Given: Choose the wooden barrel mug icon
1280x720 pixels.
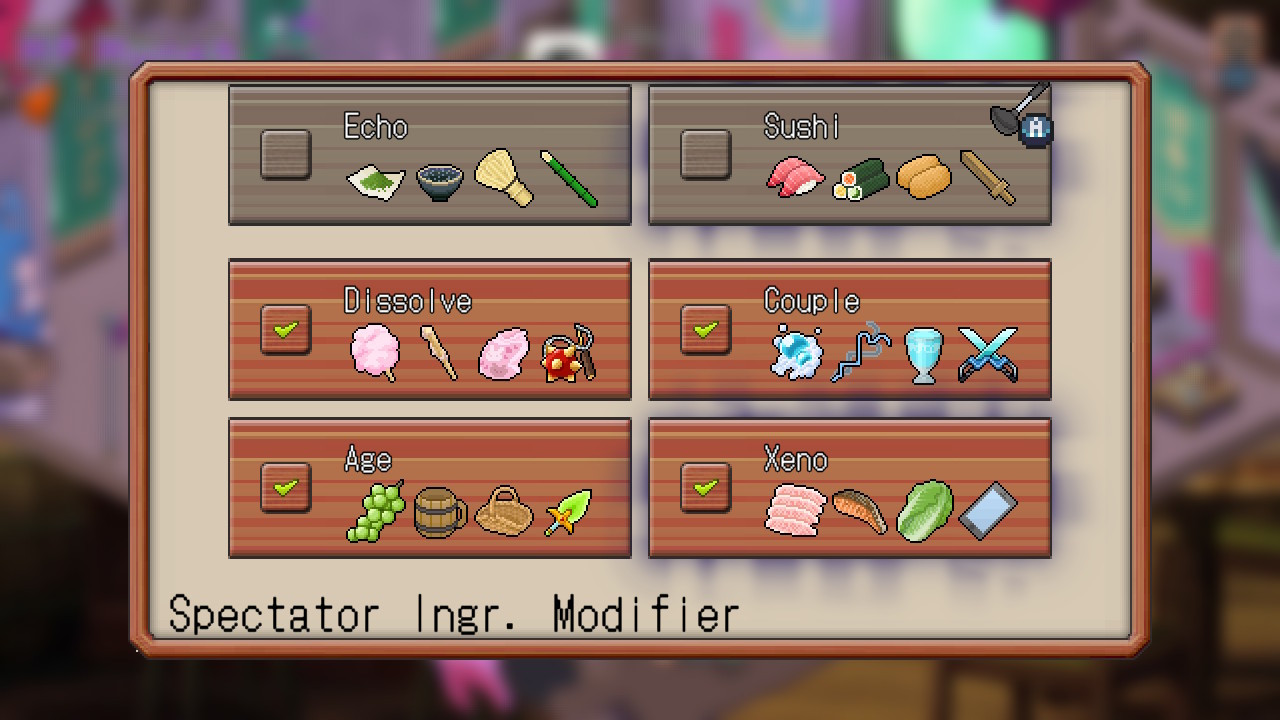Looking at the screenshot, I should [x=439, y=512].
